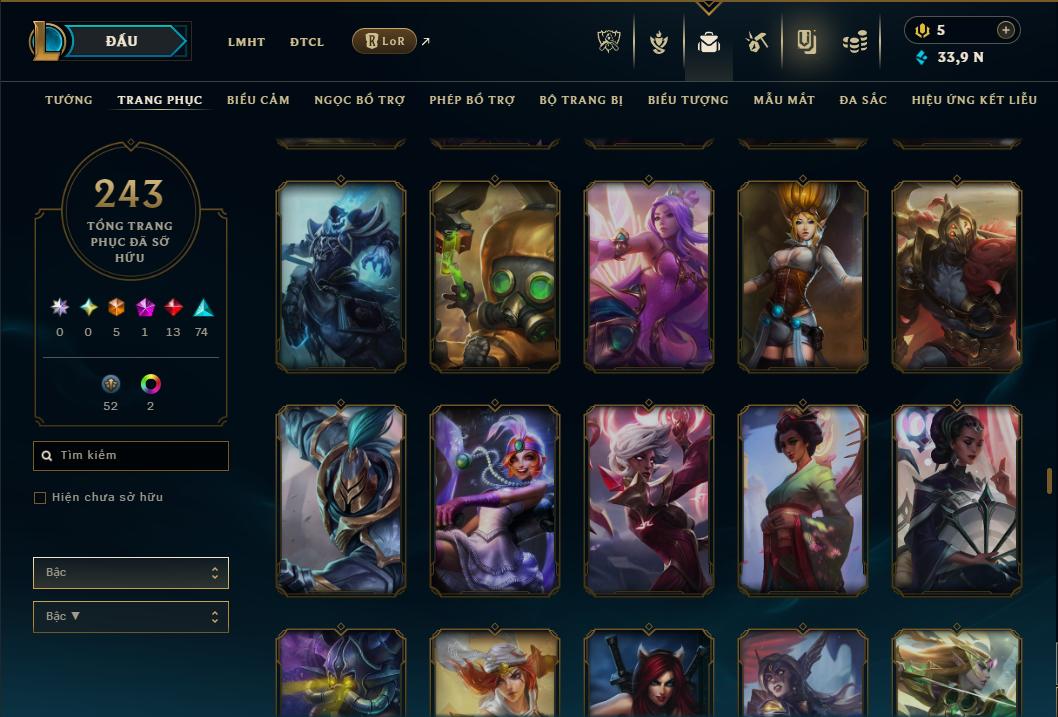The height and width of the screenshot is (717, 1058).
Task: Switch to the MẪU MẮT wards tab
Action: click(784, 100)
